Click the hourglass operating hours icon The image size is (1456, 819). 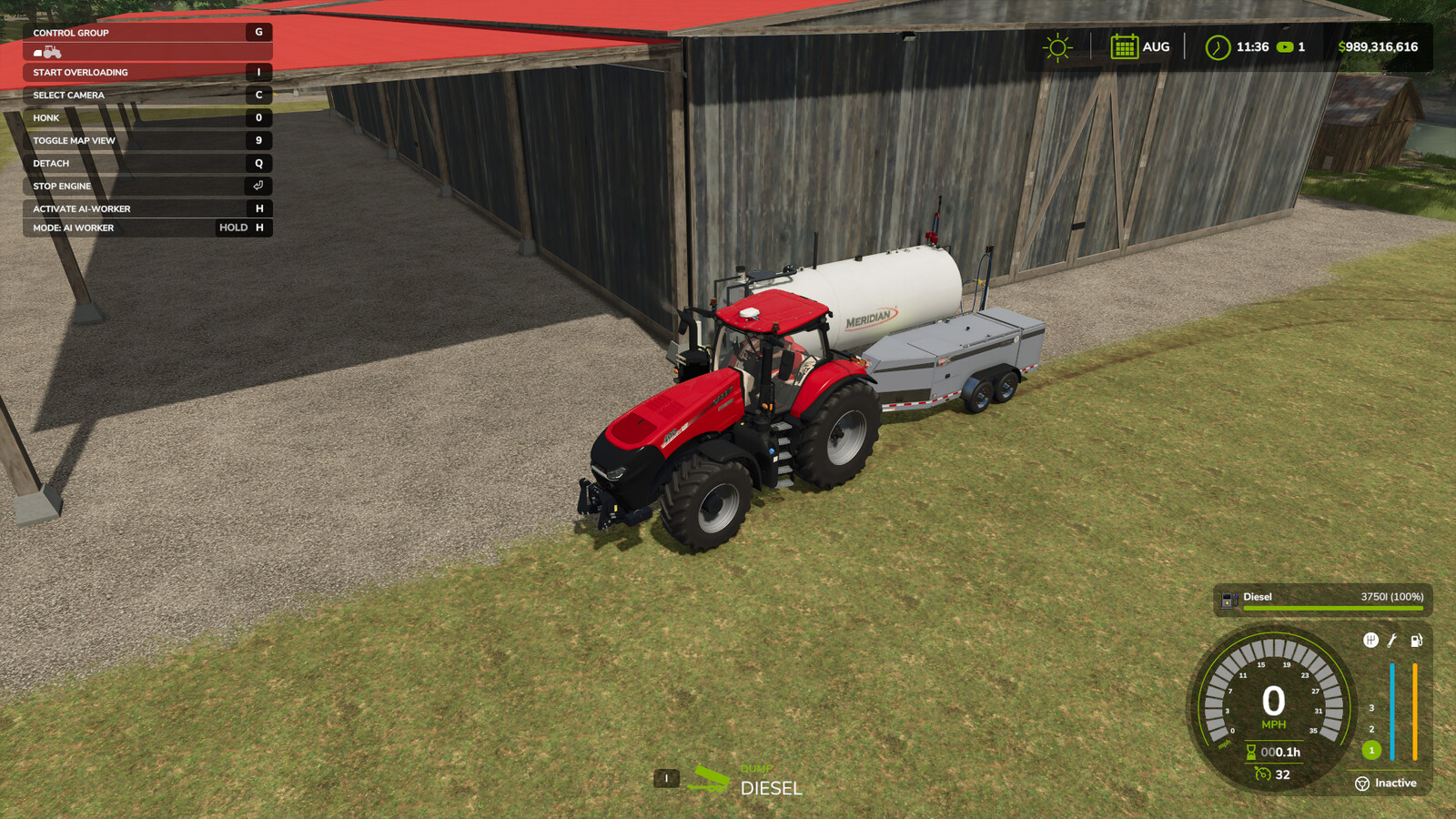click(x=1250, y=751)
